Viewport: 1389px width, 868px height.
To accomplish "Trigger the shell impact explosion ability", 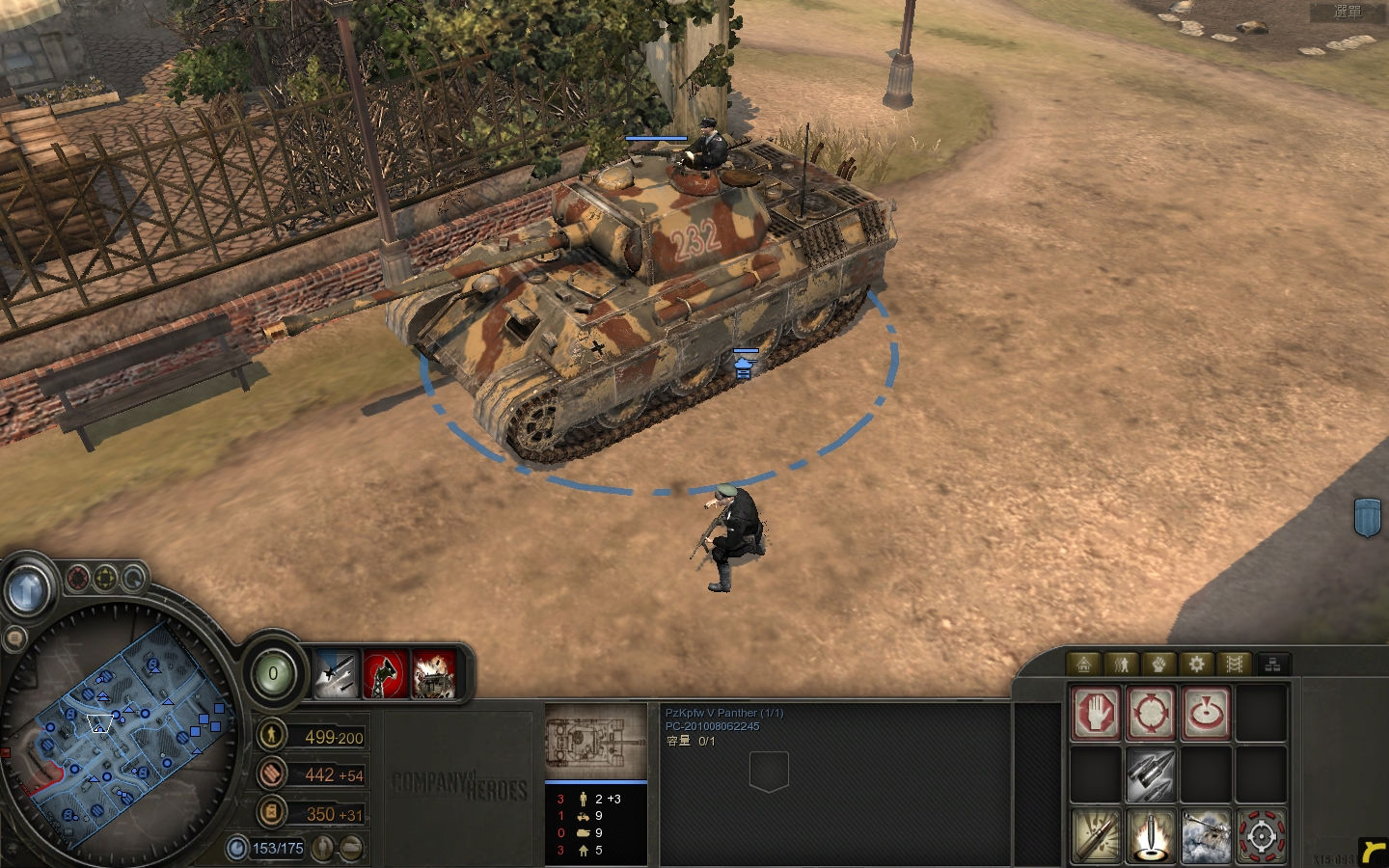I will pyautogui.click(x=1151, y=835).
